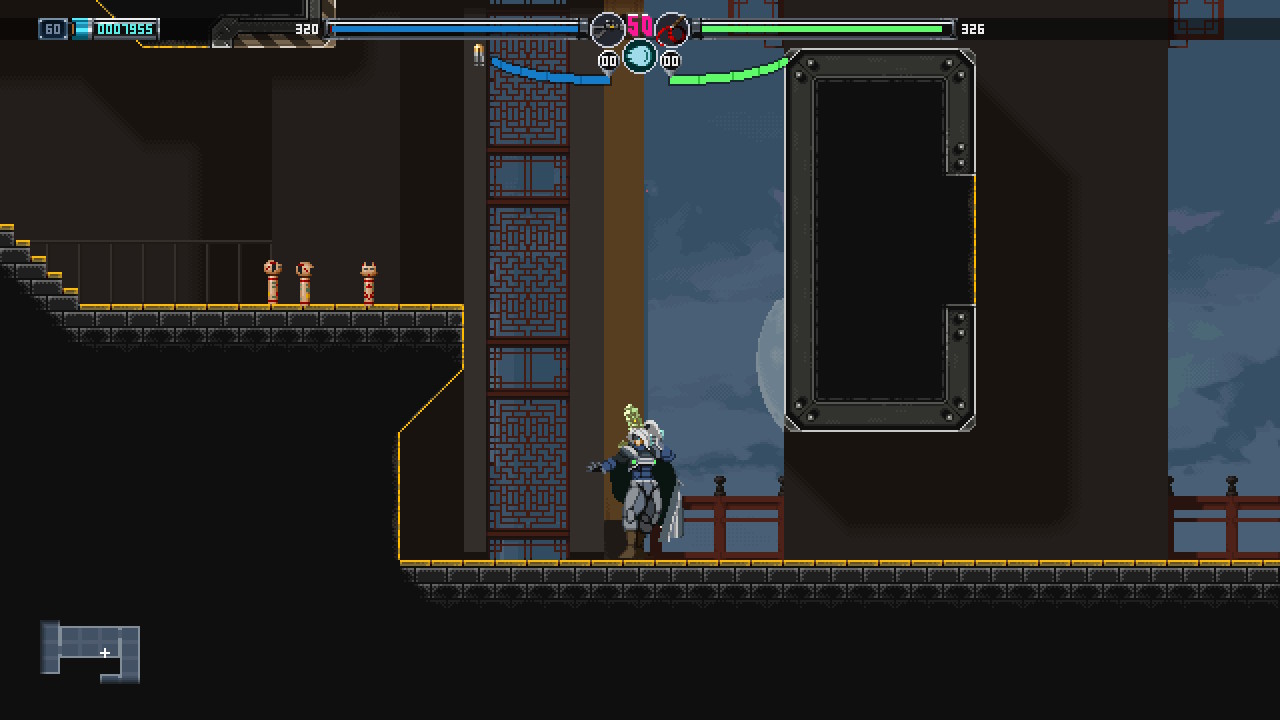
Task: Activate the cyan orb ability icon
Action: (x=640, y=56)
